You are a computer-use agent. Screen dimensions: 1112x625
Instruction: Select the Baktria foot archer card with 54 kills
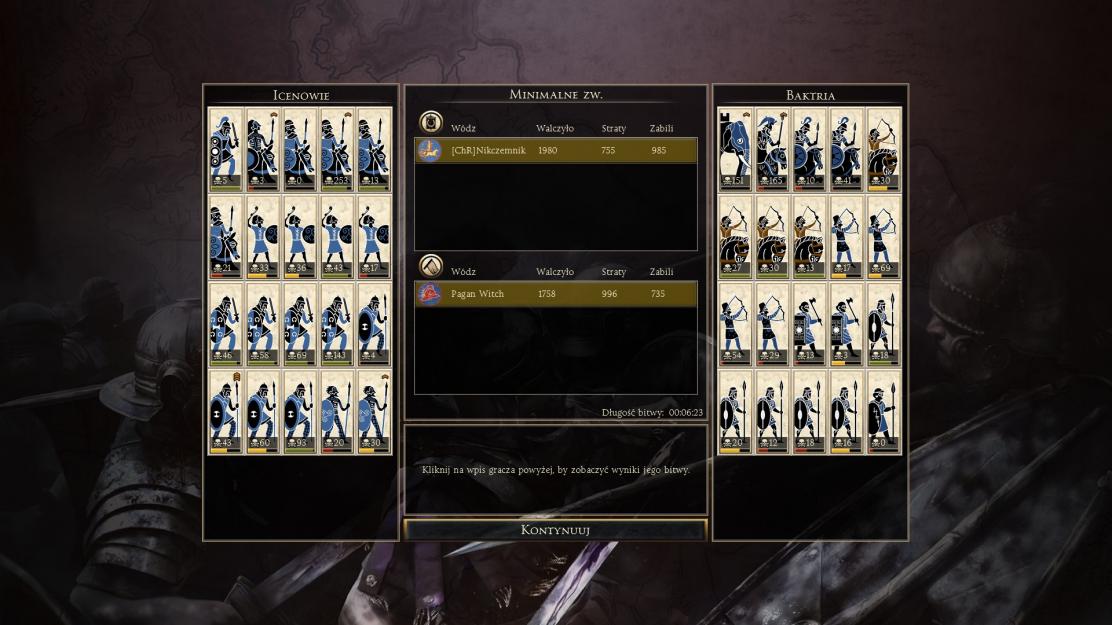tap(735, 324)
